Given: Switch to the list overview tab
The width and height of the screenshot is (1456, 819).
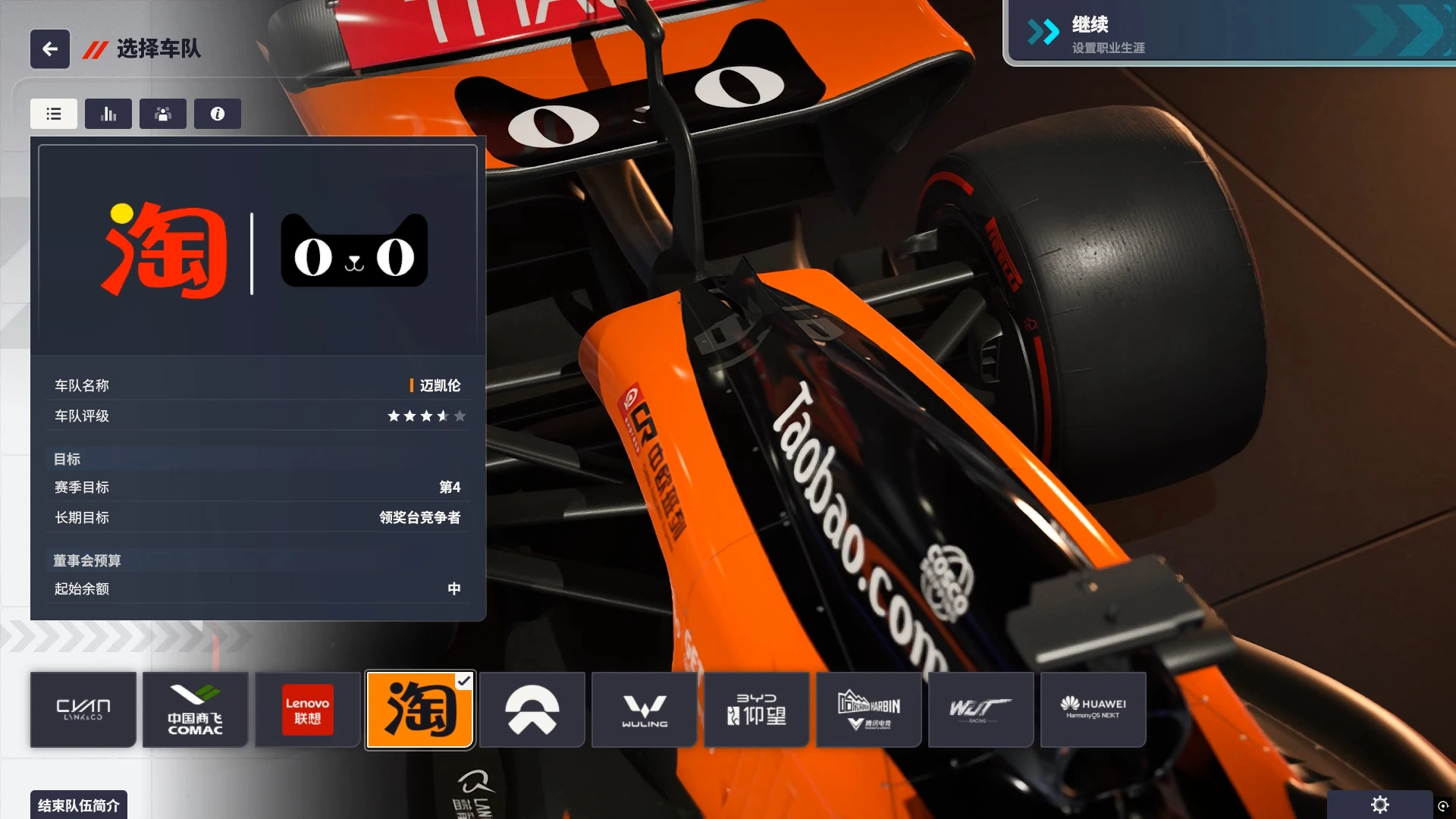Looking at the screenshot, I should point(54,114).
